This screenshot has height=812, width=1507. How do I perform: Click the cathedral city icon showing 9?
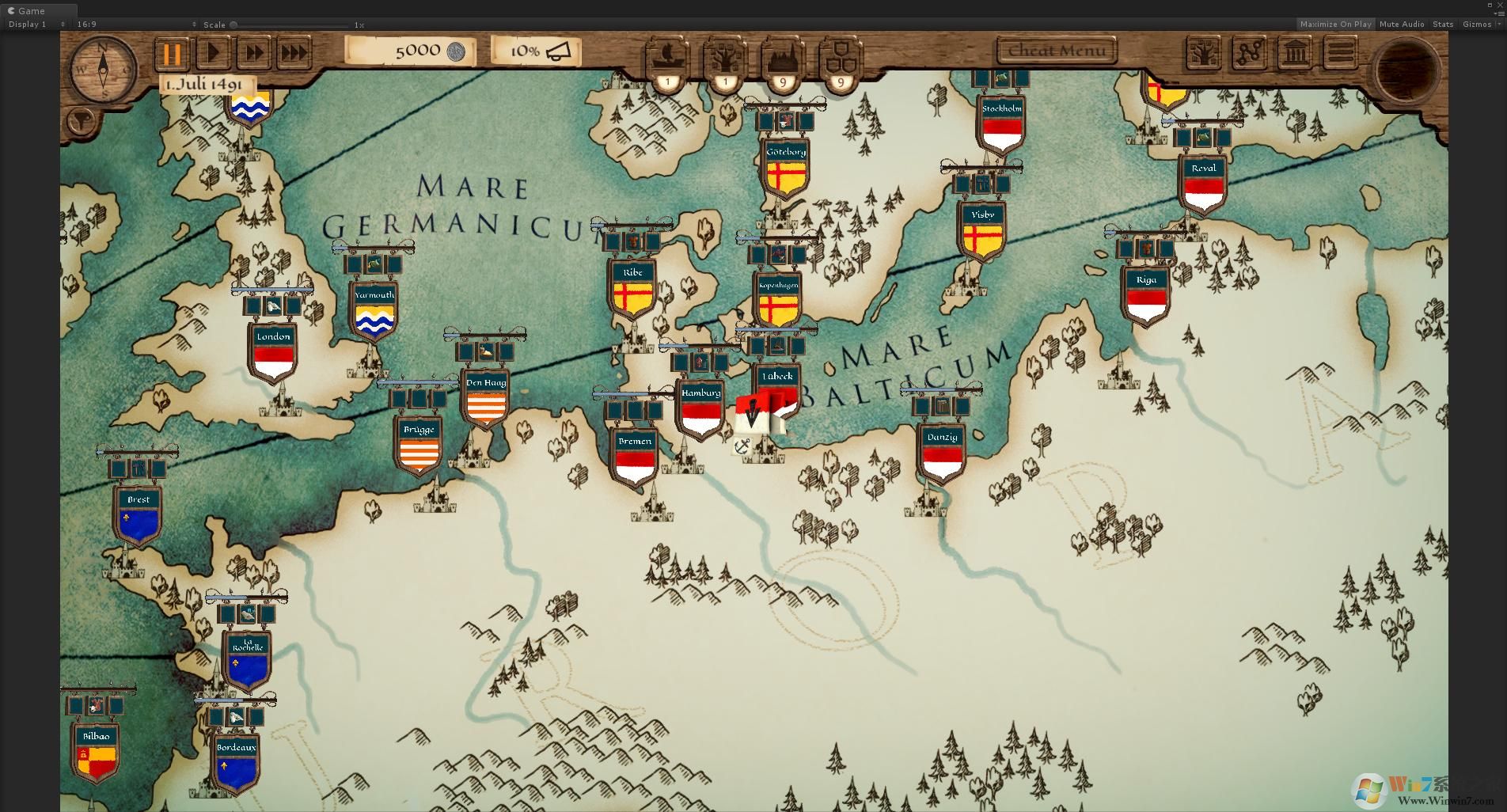(x=782, y=55)
